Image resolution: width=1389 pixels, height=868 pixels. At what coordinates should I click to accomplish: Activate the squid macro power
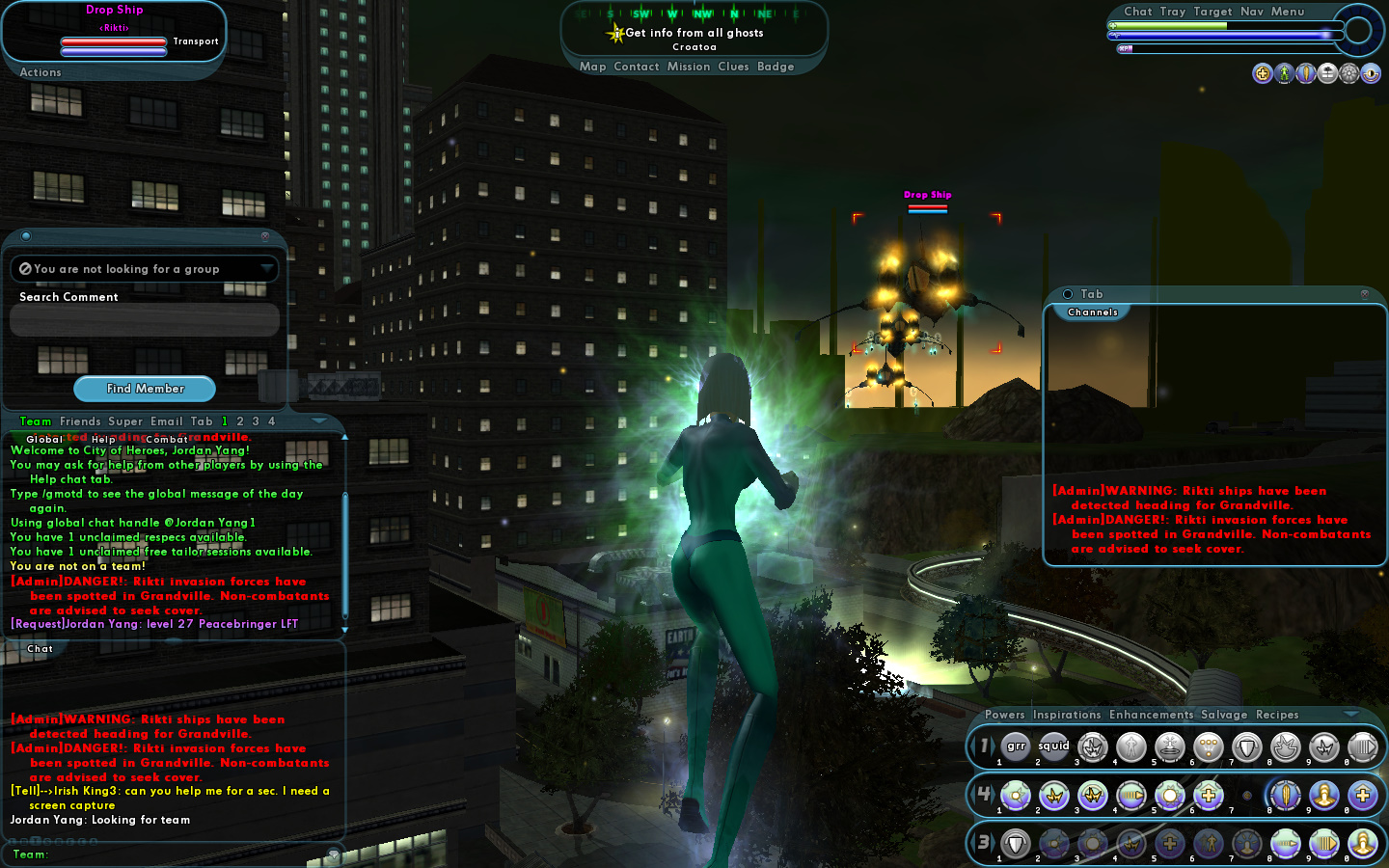point(1053,746)
